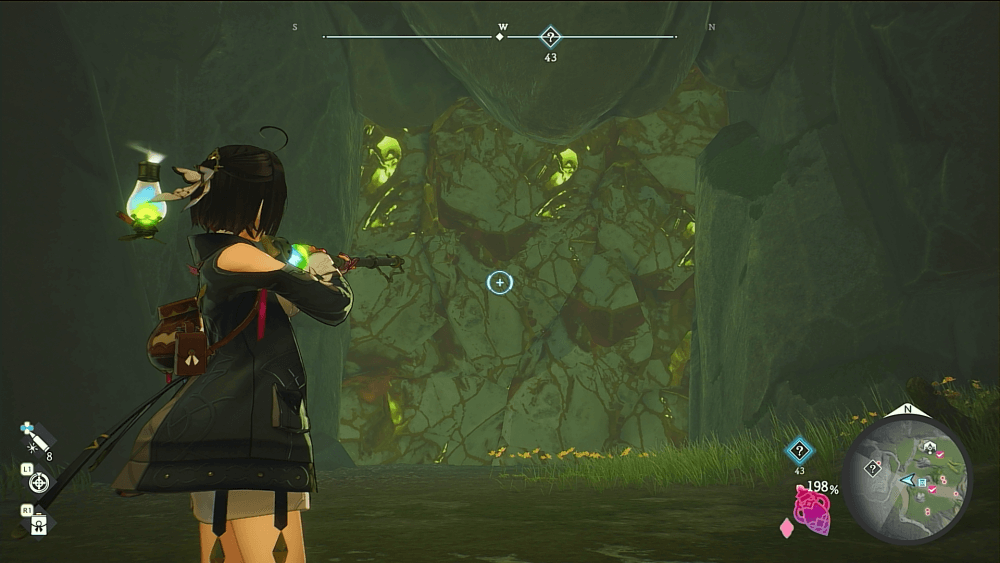
Task: Click the white camp marker on the minimap
Action: (x=930, y=447)
